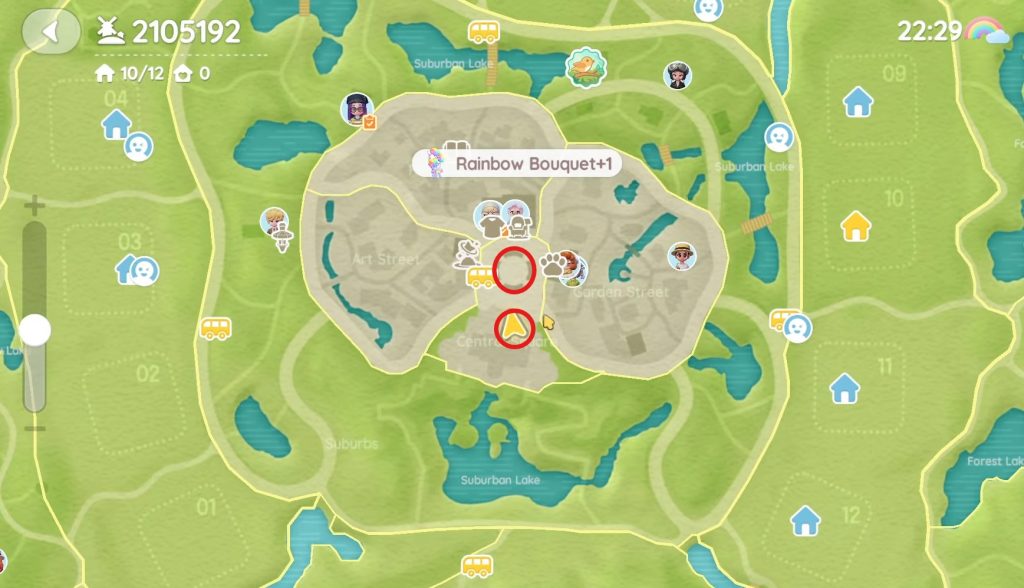1024x588 pixels.
Task: Open the blue house marker in plot 12
Action: pos(805,520)
